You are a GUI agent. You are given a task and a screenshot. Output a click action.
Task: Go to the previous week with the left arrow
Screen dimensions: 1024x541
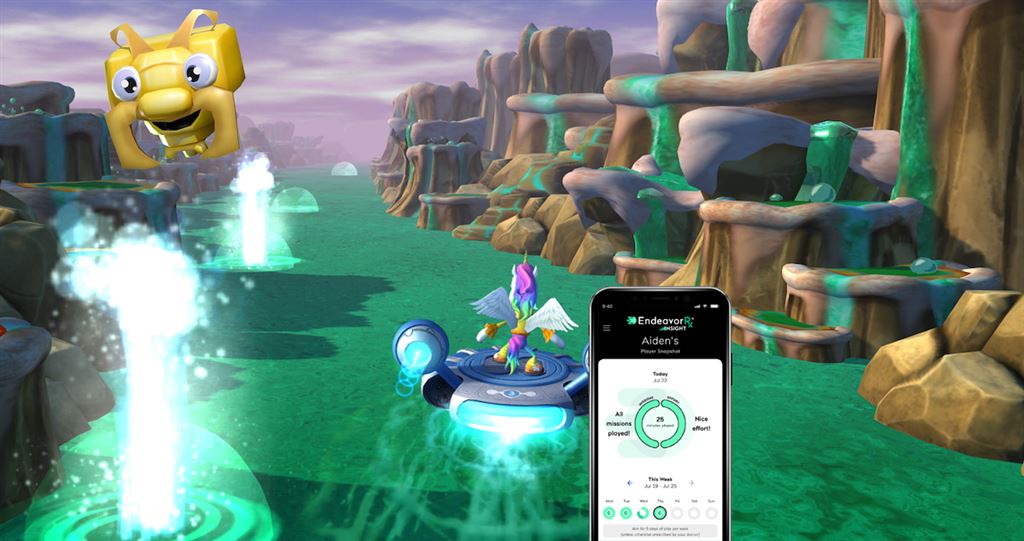pyautogui.click(x=630, y=484)
